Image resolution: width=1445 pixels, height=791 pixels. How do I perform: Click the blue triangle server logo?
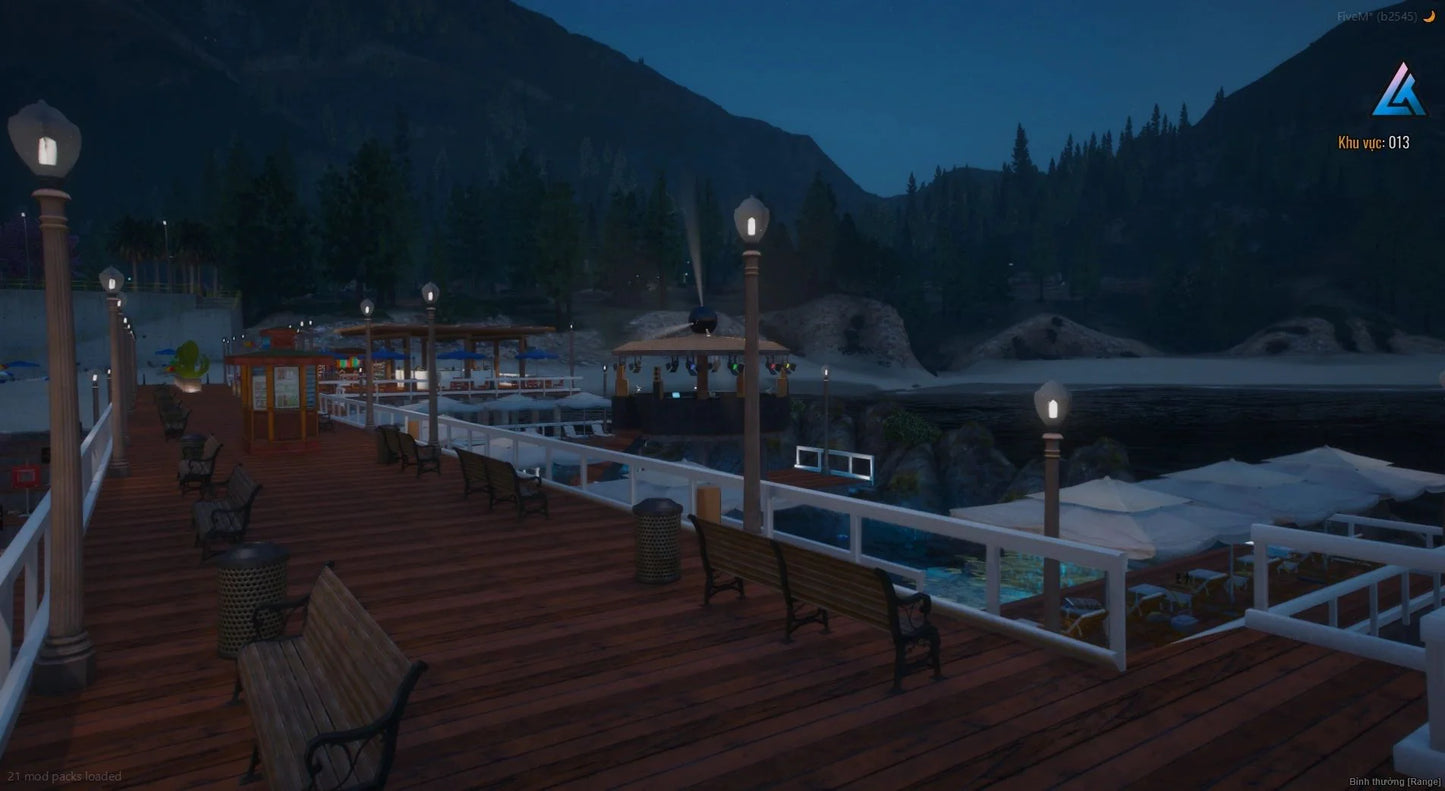1397,91
